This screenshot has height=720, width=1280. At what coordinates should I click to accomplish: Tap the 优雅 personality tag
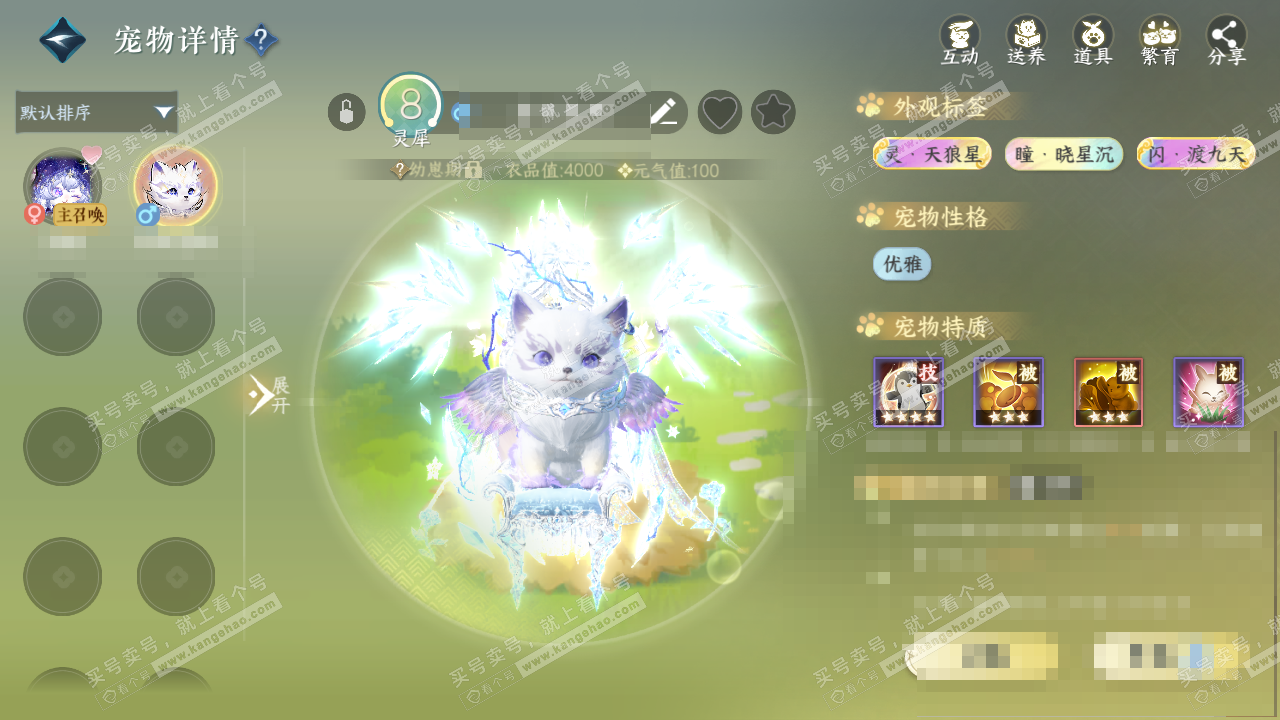coord(902,264)
